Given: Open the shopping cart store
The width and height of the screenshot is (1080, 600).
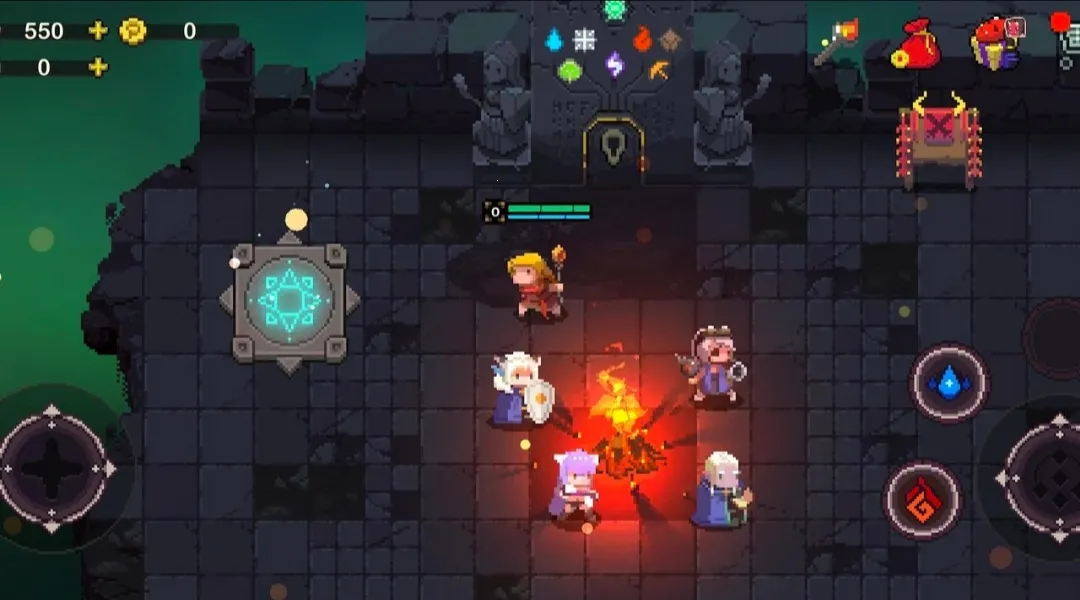Looking at the screenshot, I should pos(1068,45).
